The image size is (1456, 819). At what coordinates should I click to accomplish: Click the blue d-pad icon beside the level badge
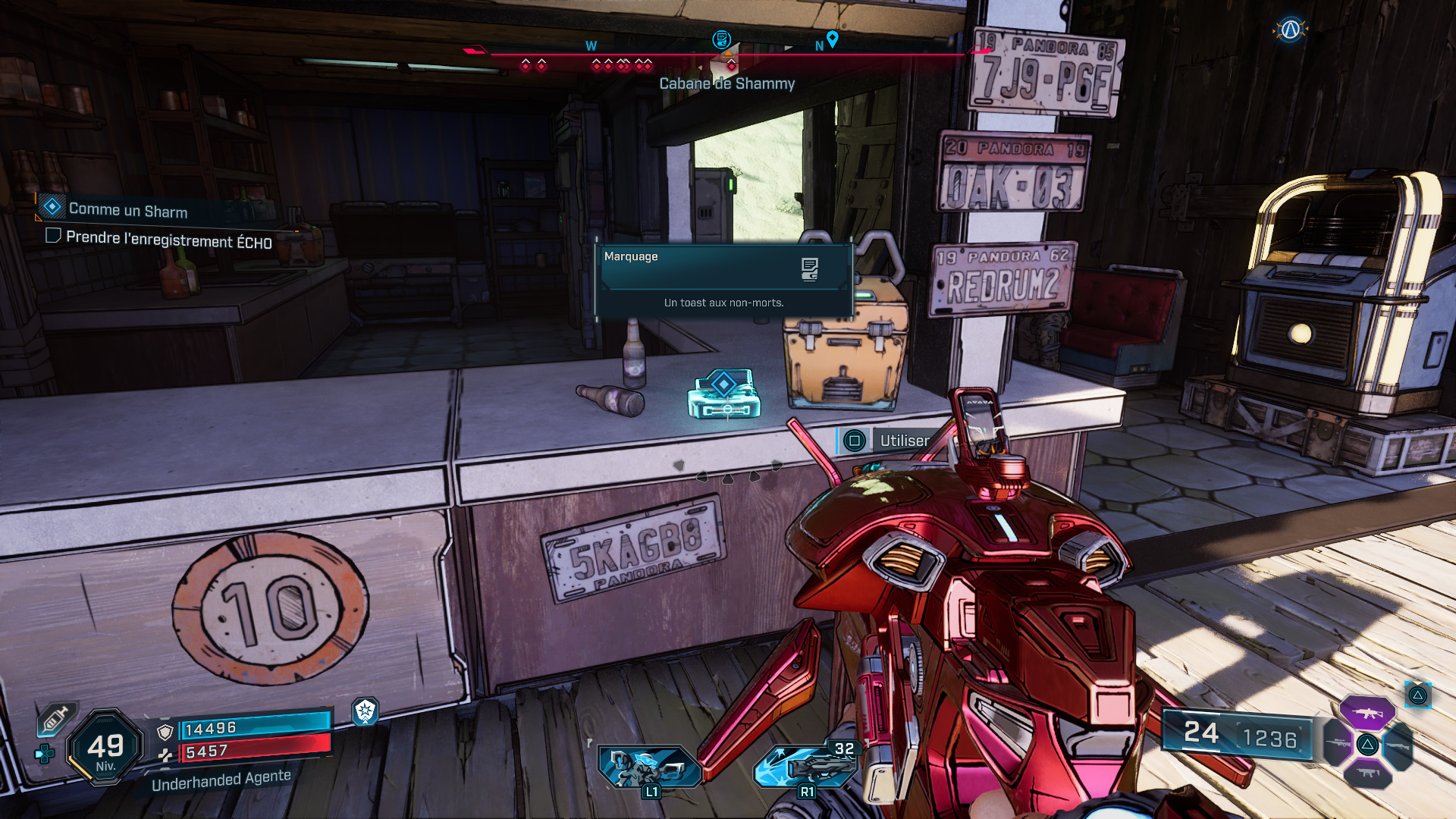point(45,754)
